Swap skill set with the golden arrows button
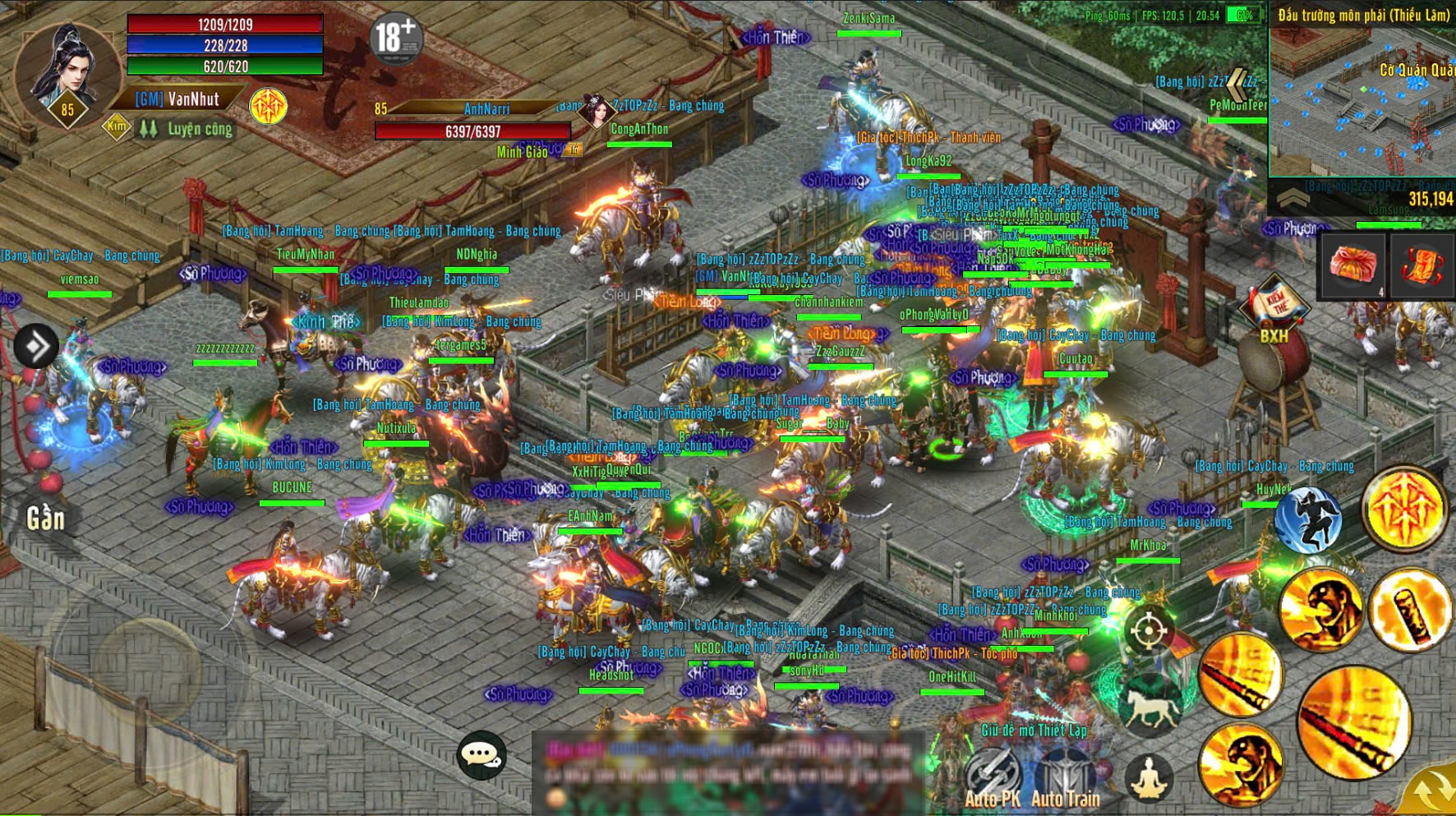This screenshot has width=1456, height=816. coord(1431,790)
